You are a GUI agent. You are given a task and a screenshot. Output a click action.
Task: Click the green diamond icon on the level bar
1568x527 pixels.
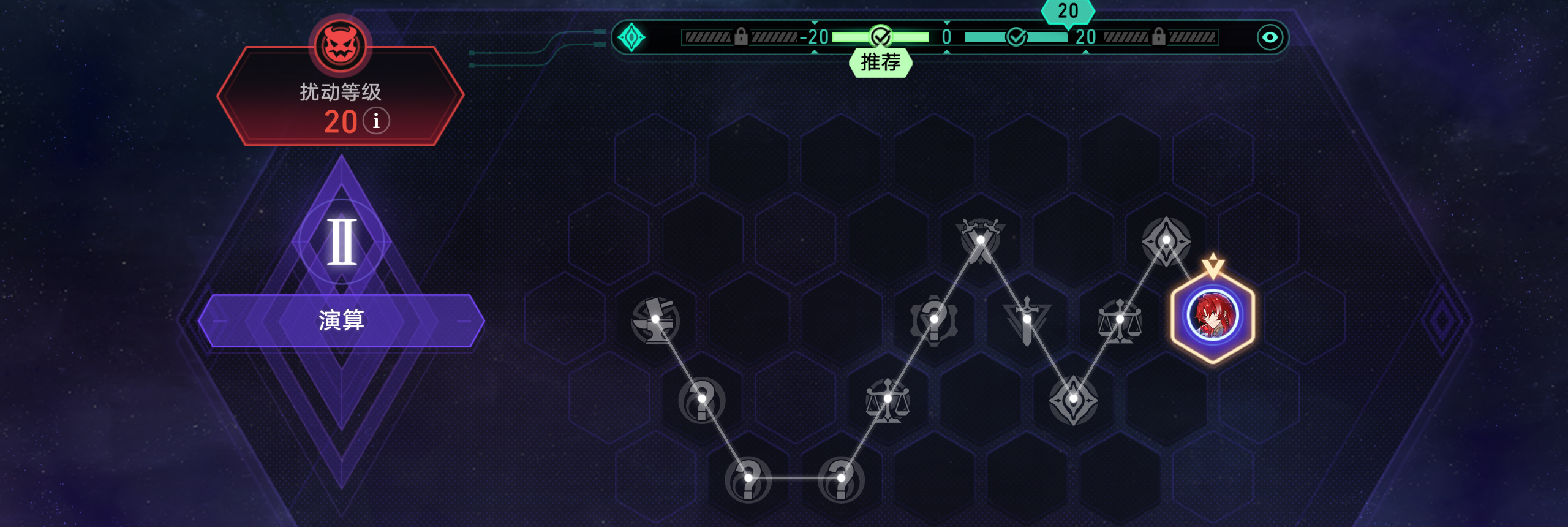pos(631,37)
